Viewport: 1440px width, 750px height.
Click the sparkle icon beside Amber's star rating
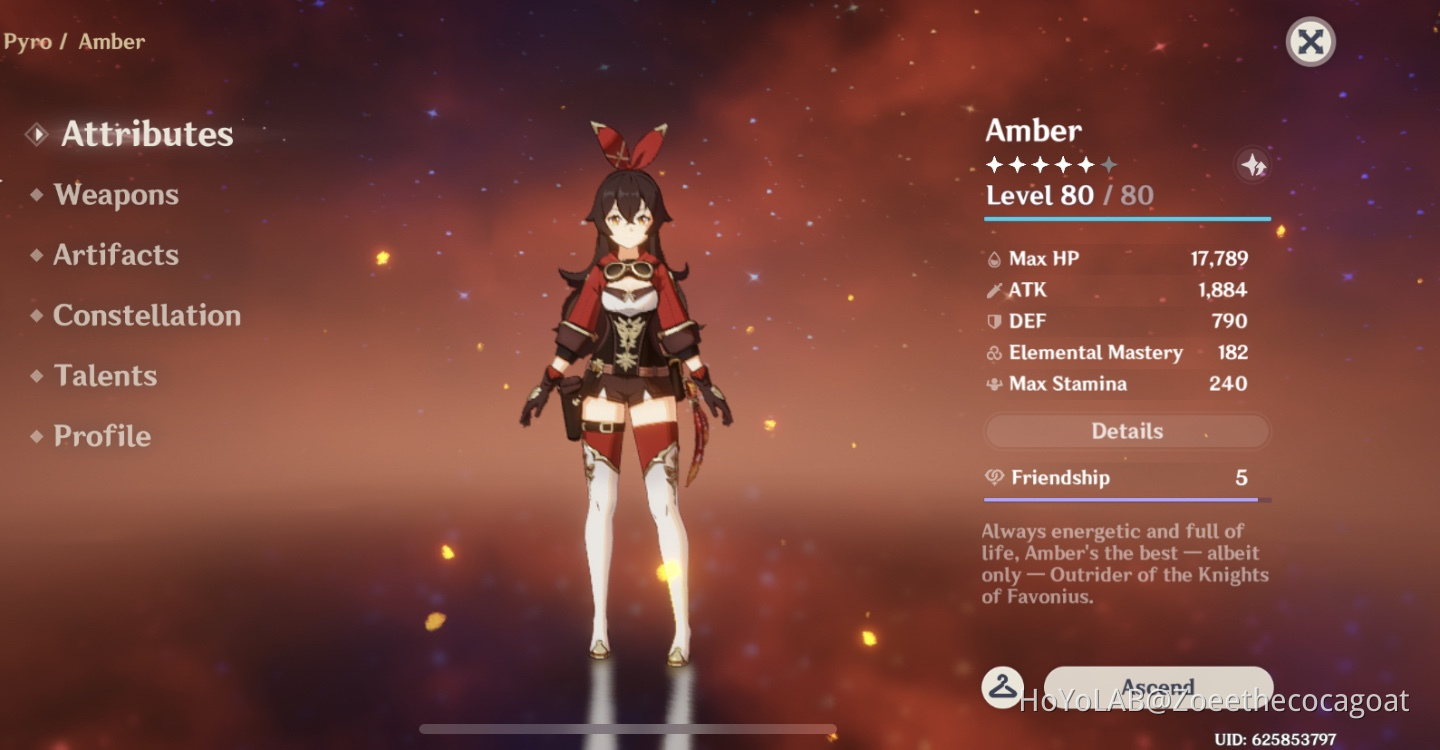tap(1255, 165)
